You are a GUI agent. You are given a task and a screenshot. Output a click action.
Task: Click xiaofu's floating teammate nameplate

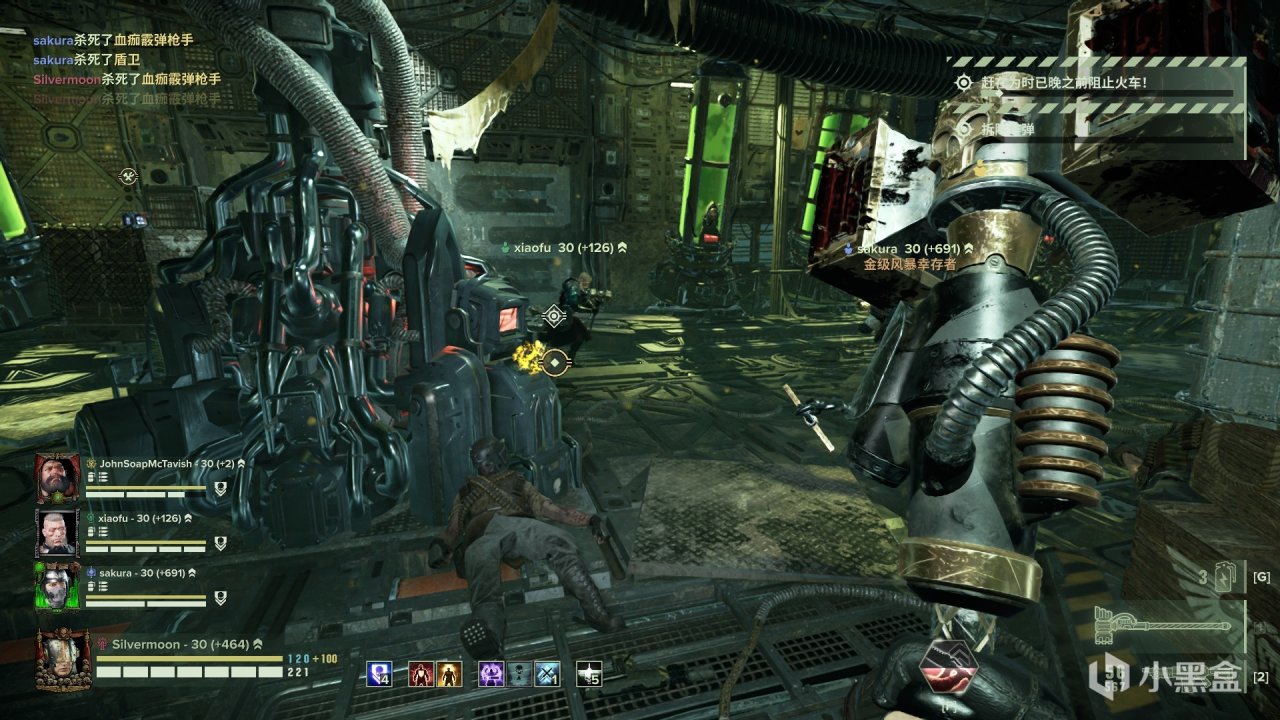[563, 247]
